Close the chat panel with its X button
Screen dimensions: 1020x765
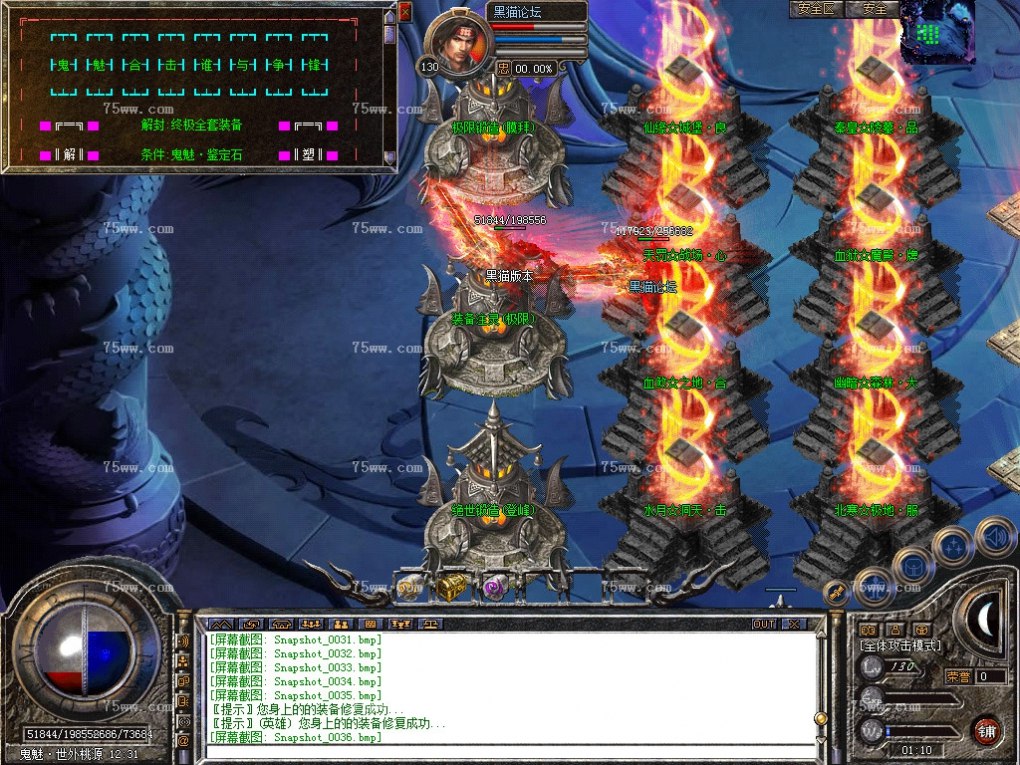(x=793, y=624)
